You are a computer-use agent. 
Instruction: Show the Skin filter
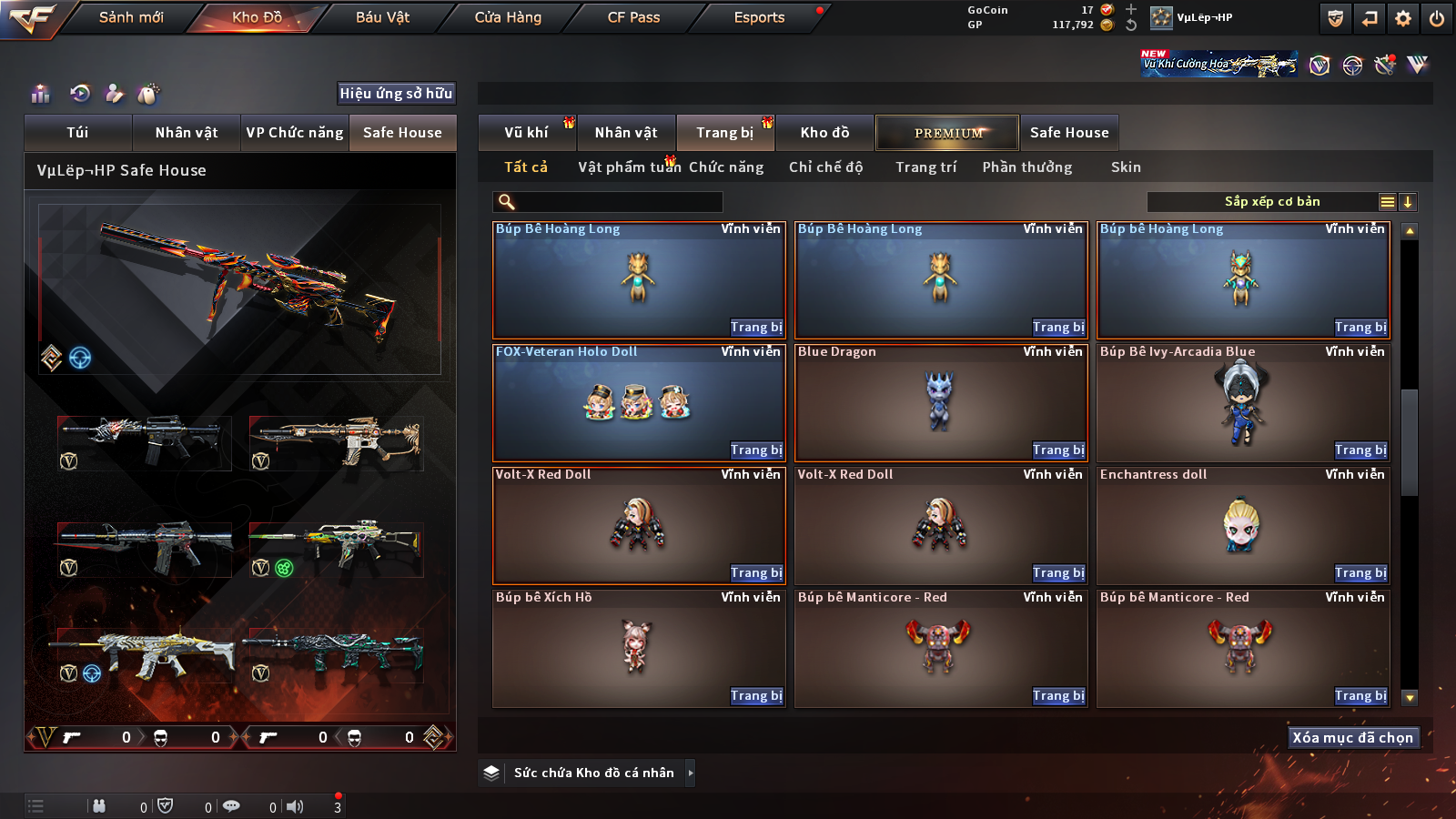coord(1126,167)
